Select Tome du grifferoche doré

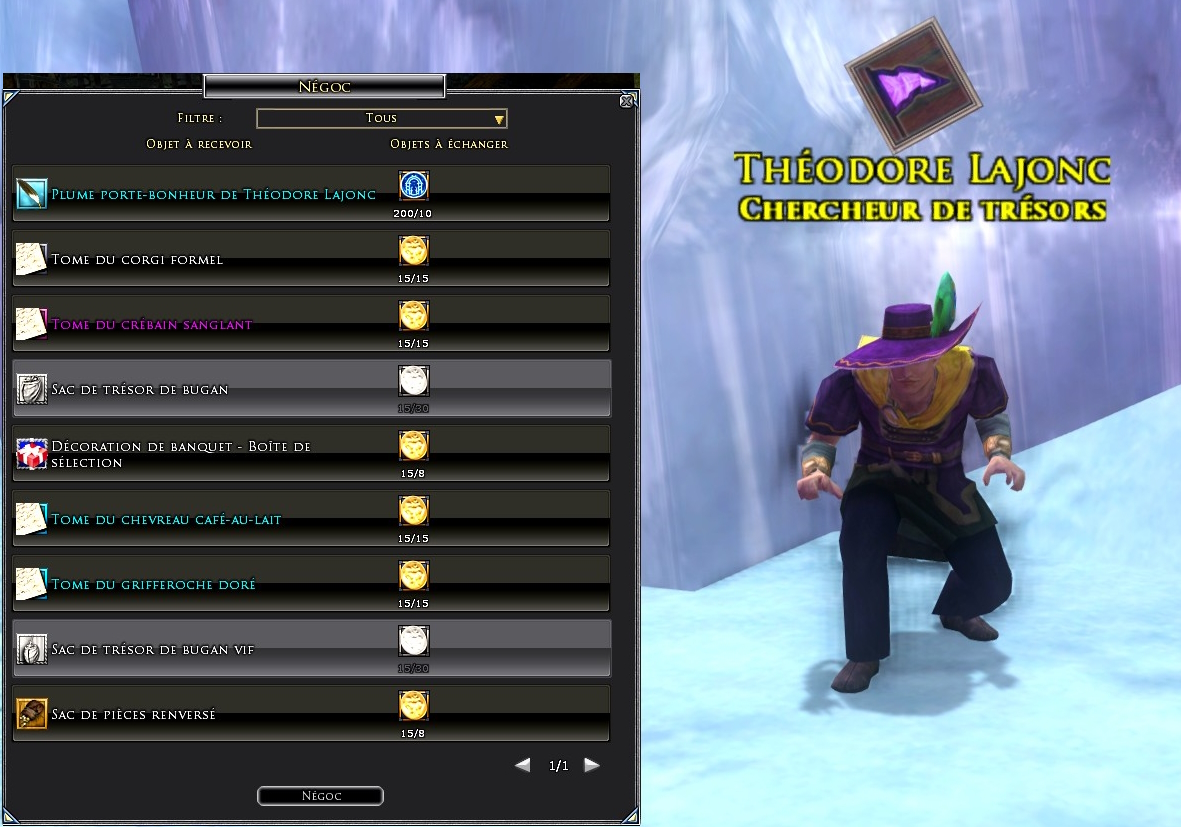coord(153,584)
